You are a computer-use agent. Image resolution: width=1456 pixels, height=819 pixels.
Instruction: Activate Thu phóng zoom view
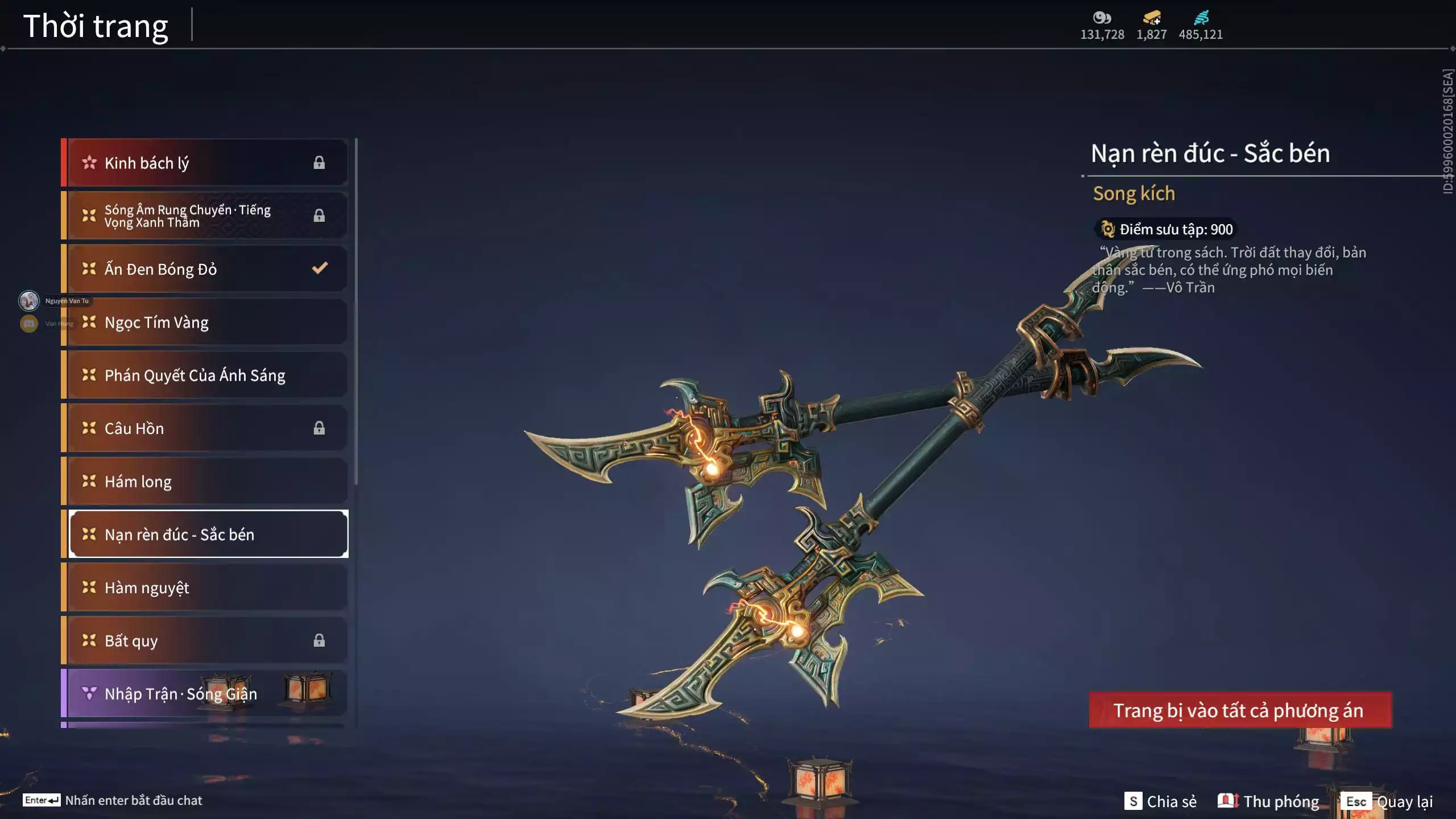point(1268,801)
